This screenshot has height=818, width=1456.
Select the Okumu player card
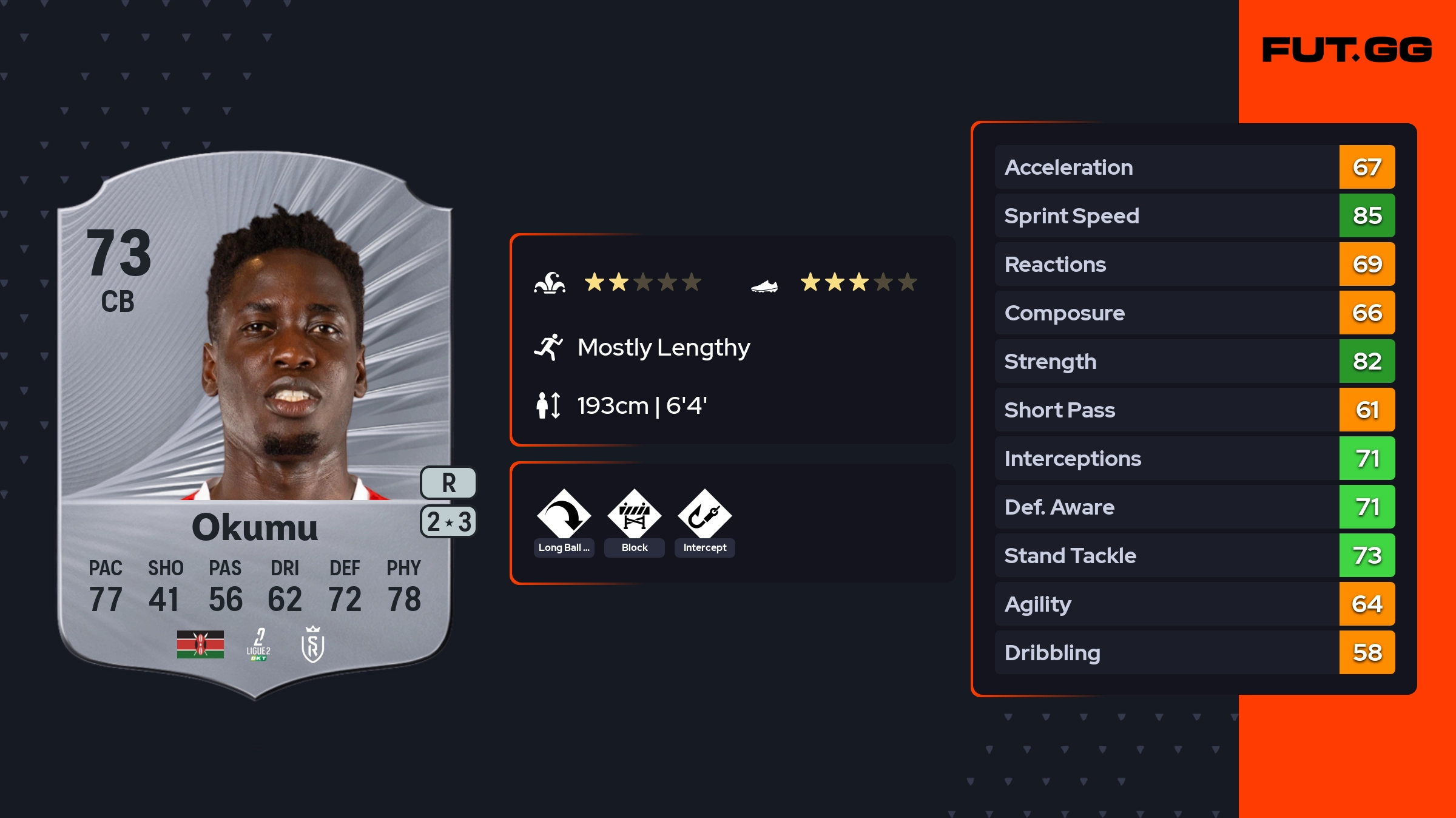click(255, 425)
